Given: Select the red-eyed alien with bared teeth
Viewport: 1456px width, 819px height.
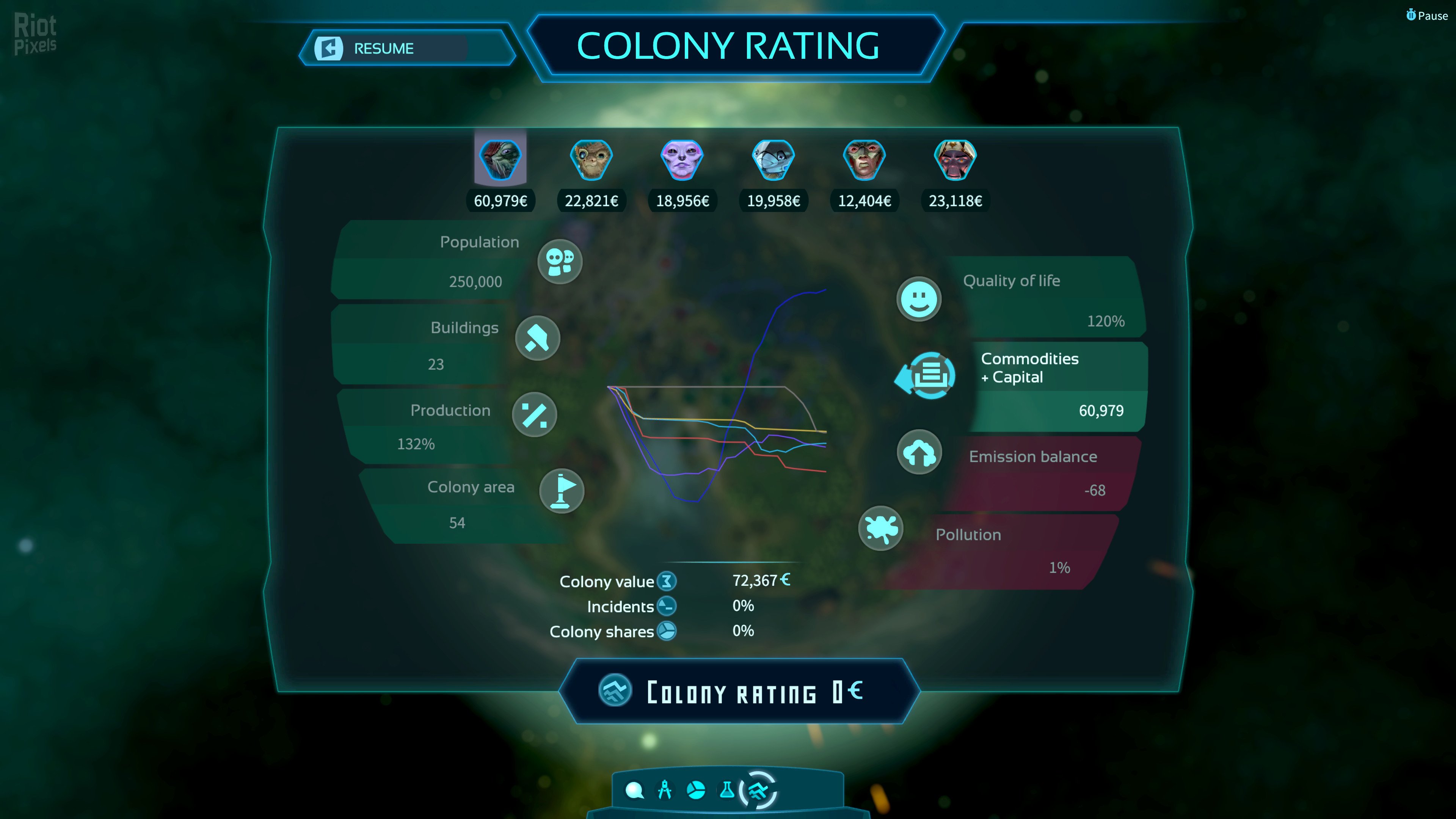Looking at the screenshot, I should tap(864, 159).
